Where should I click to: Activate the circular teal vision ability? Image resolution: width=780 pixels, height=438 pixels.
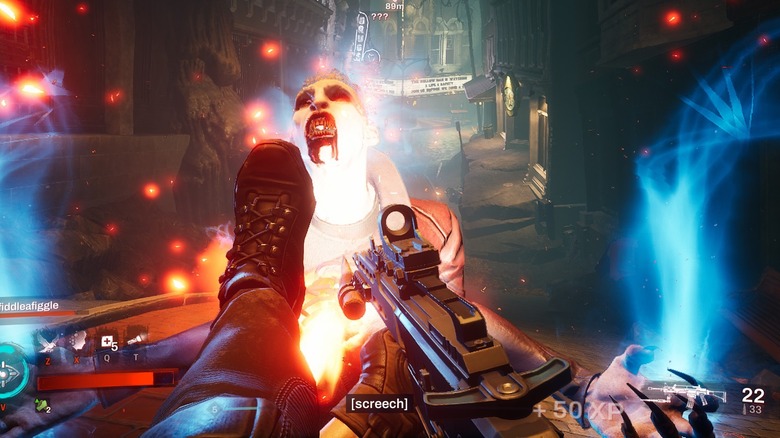tap(11, 373)
